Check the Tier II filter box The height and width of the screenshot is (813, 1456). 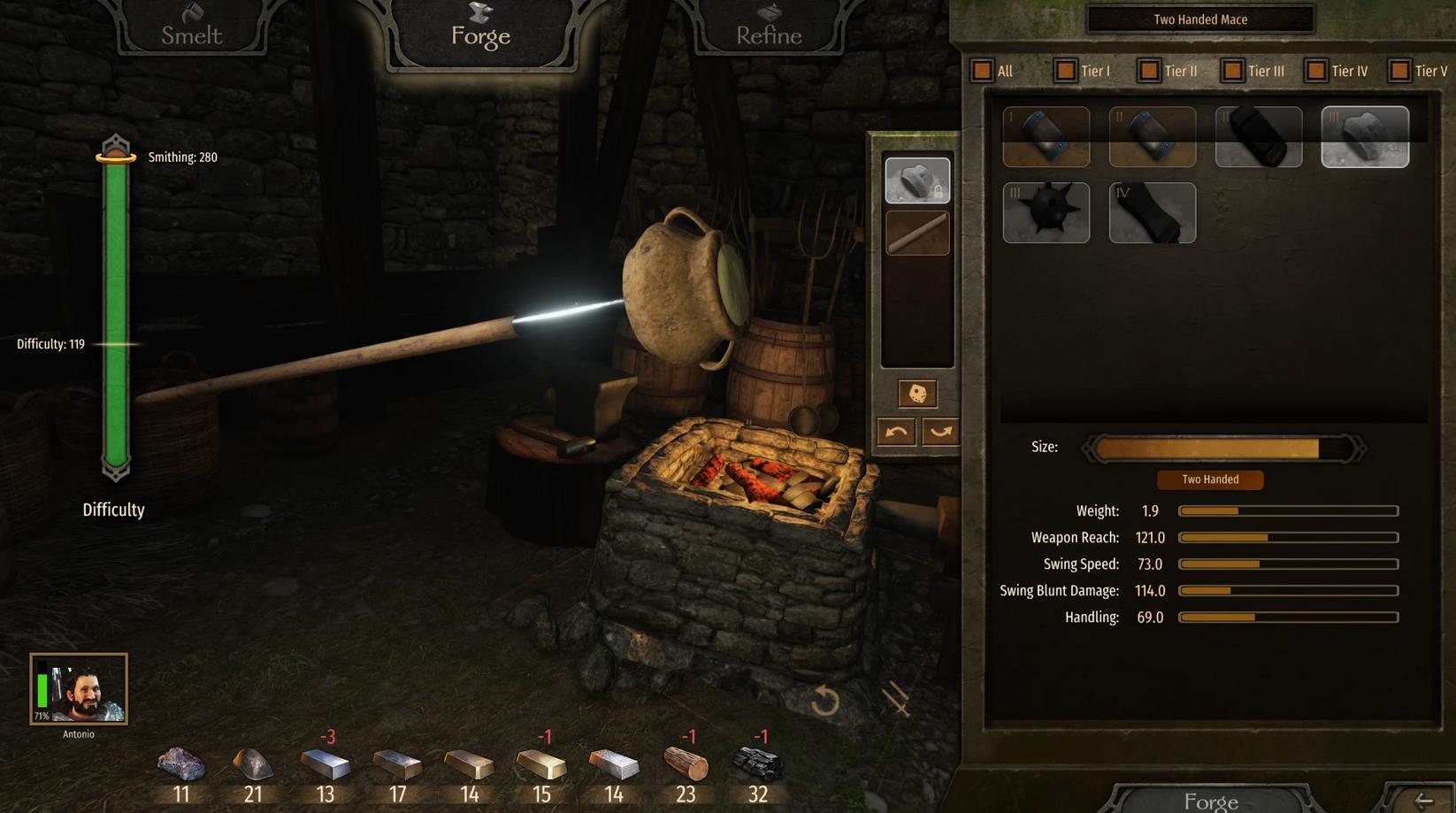[x=1148, y=71]
